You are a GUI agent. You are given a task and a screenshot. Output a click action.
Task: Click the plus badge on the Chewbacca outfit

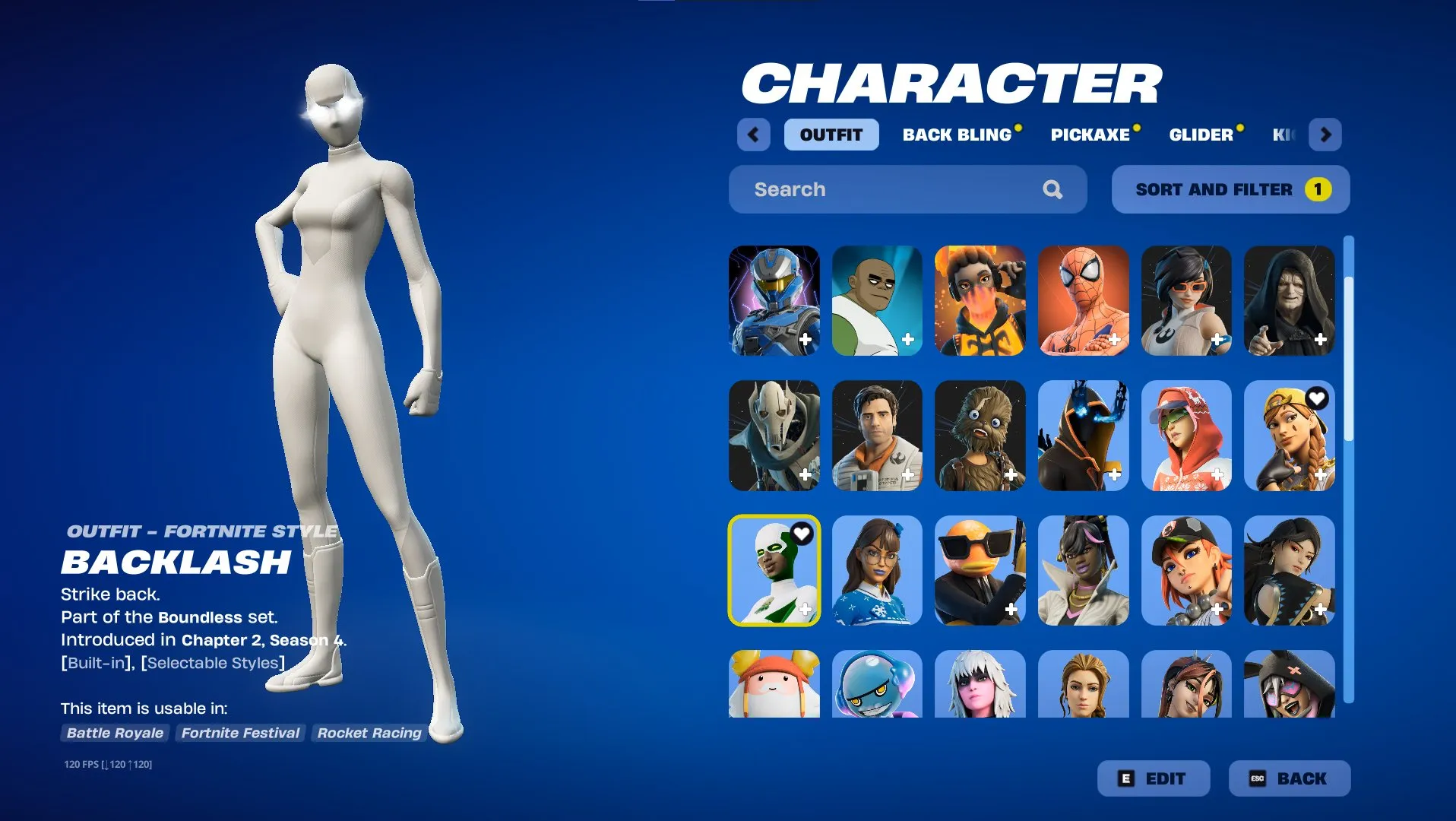(x=1011, y=474)
